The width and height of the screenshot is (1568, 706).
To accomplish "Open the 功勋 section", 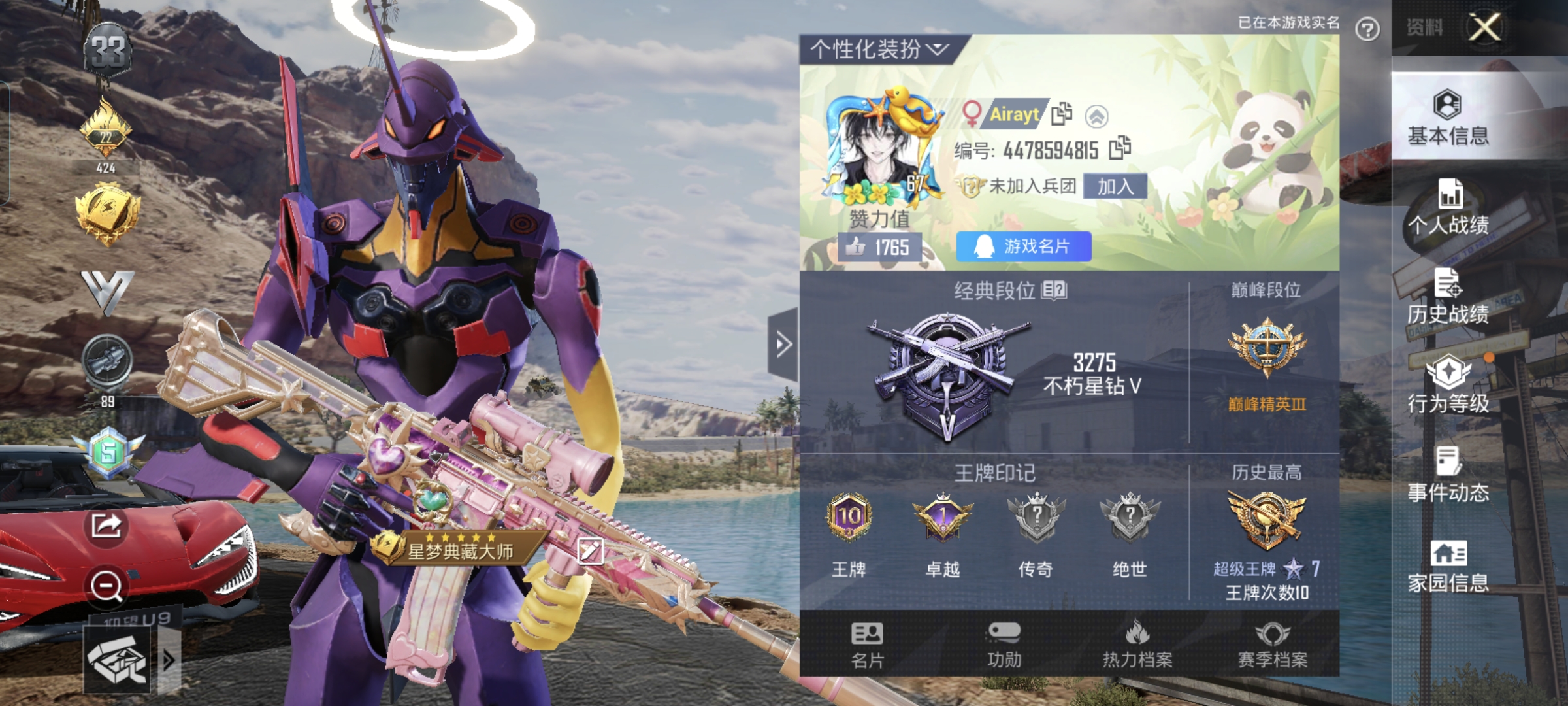I will [1004, 645].
